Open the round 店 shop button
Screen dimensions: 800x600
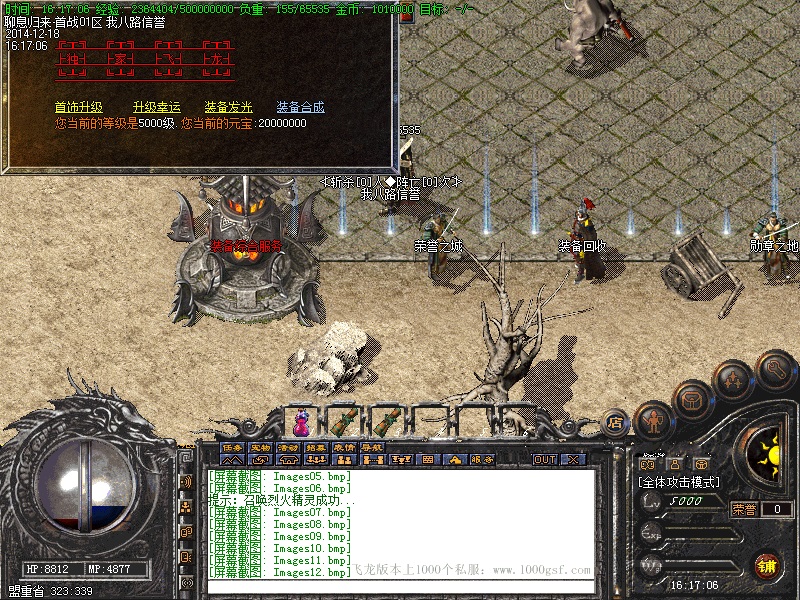tap(616, 424)
